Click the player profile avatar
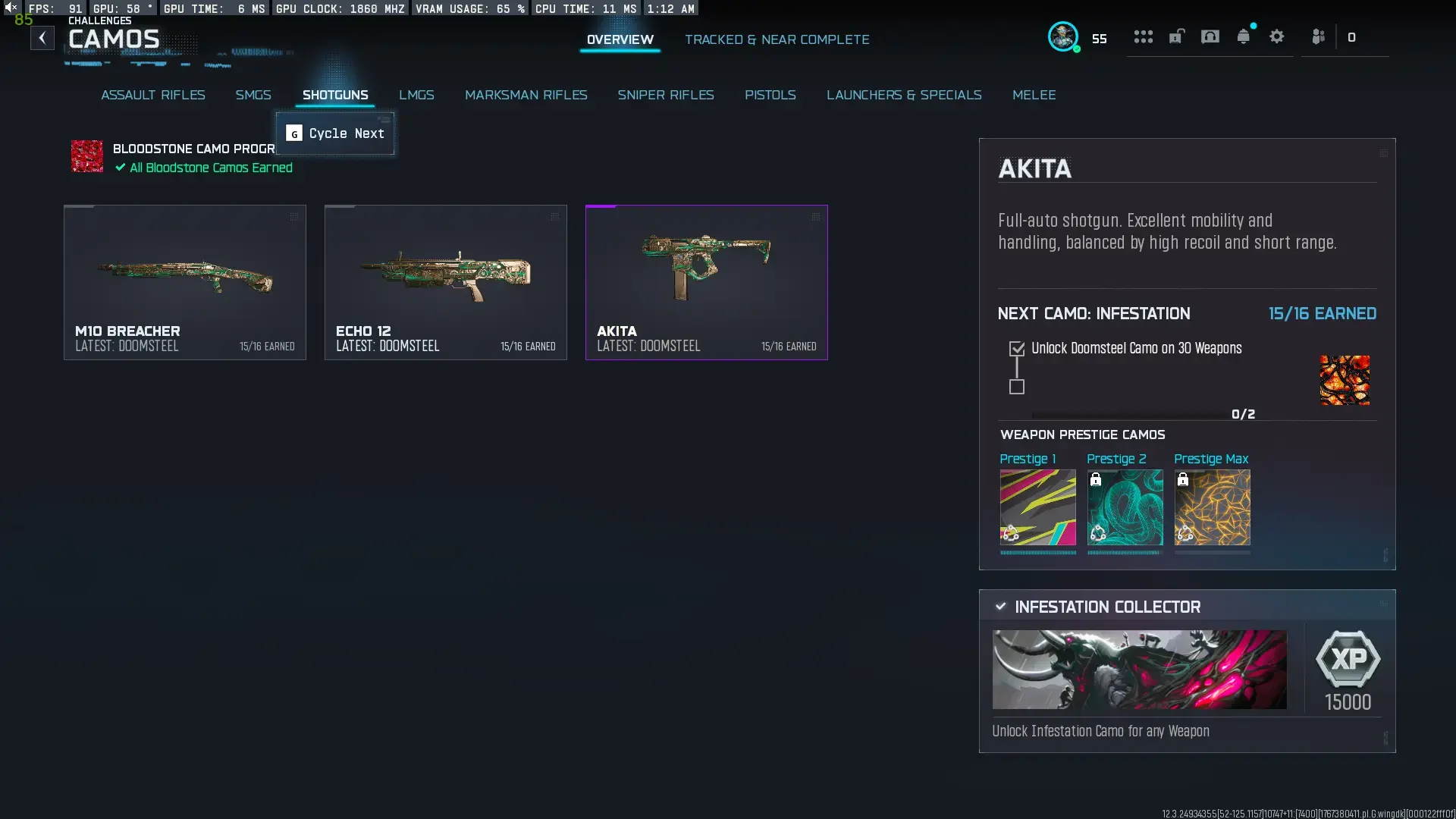 (1064, 37)
